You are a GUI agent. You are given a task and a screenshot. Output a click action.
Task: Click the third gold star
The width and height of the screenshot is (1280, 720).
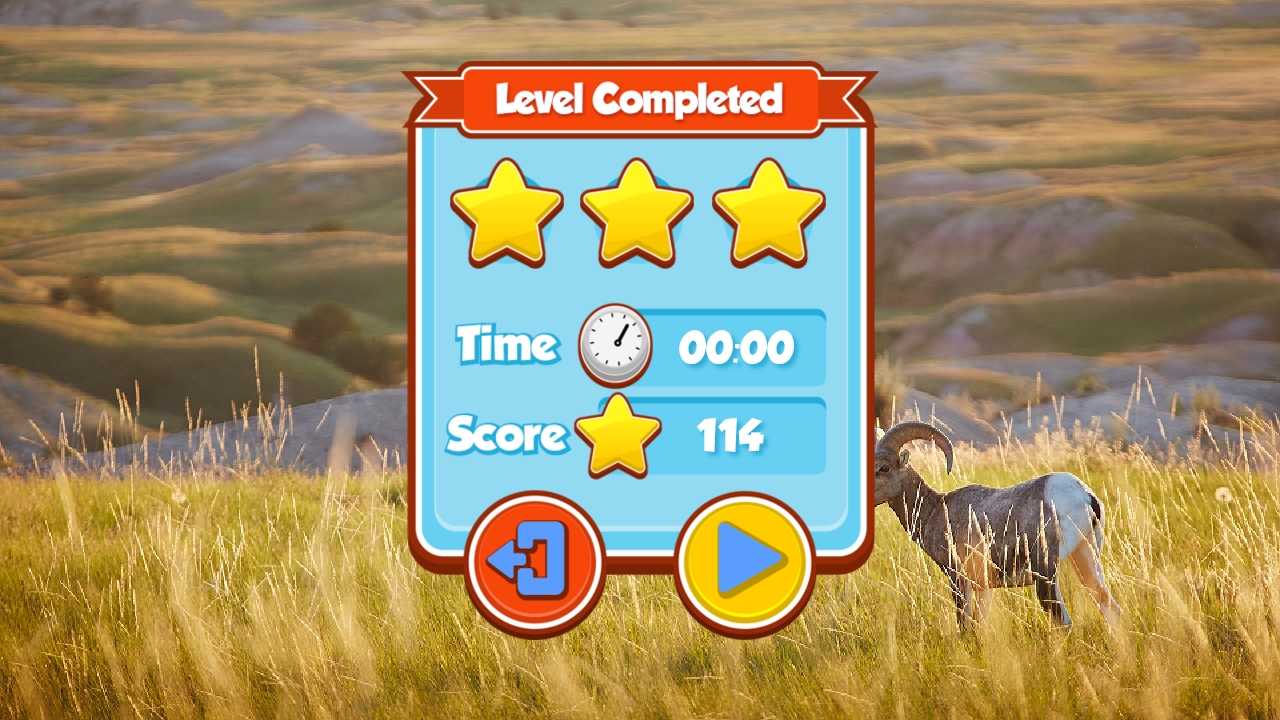coord(768,213)
